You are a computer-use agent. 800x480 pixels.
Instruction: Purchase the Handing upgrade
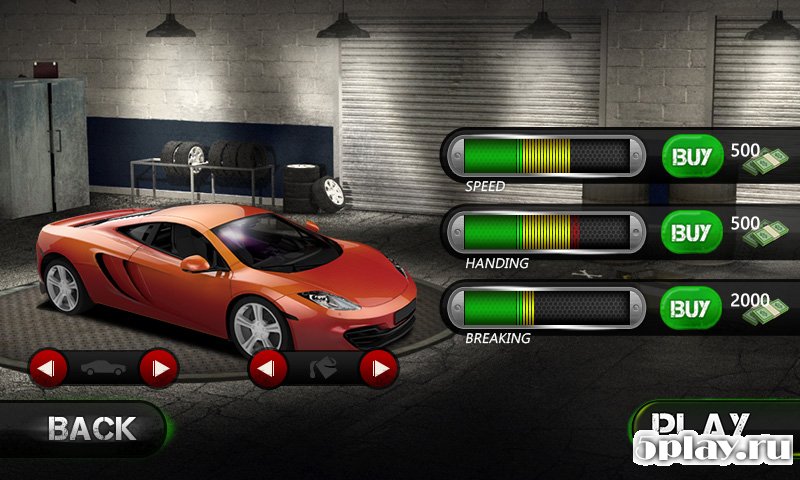click(x=691, y=233)
